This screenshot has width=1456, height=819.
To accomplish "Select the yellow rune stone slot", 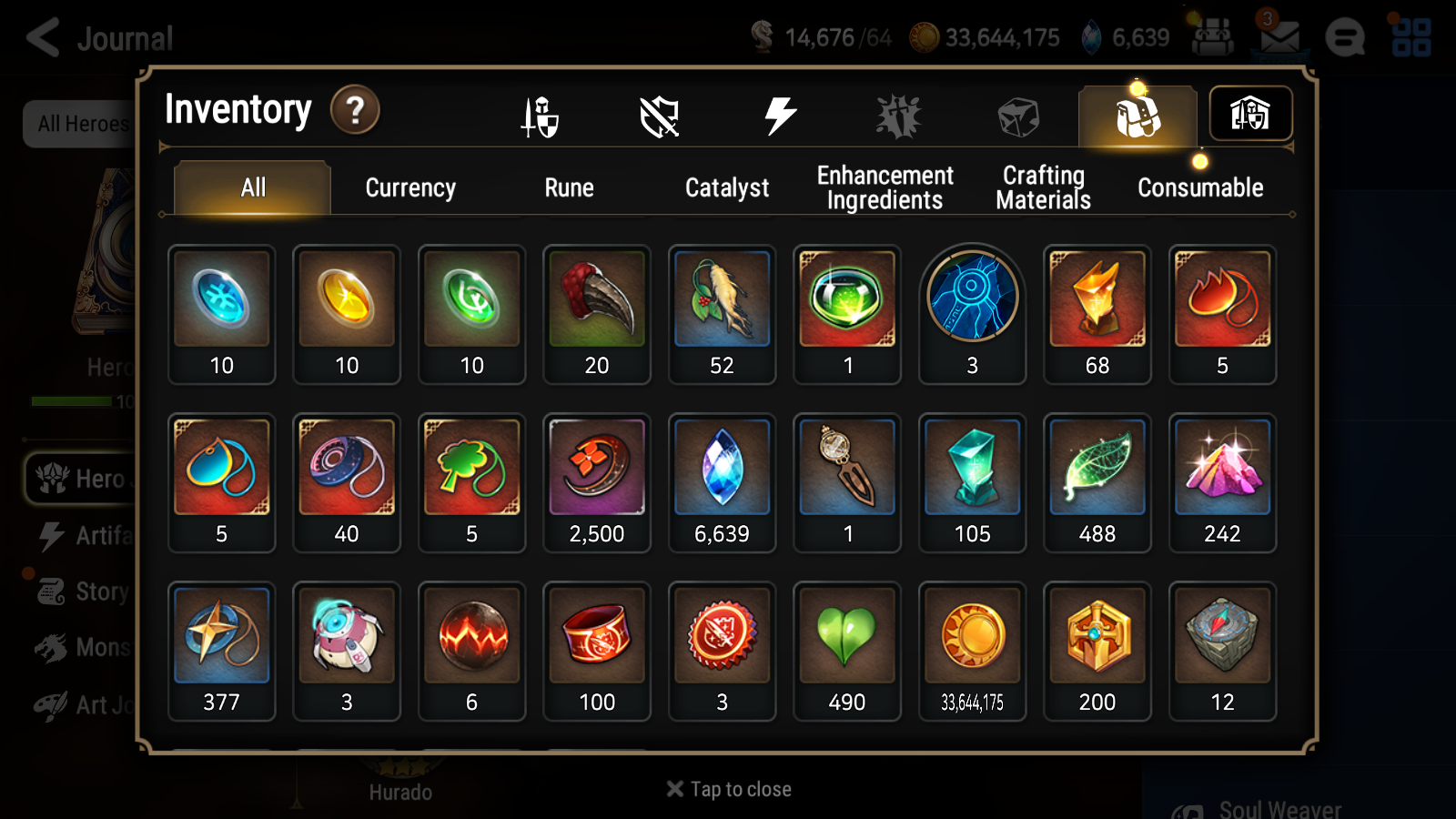I will (347, 314).
